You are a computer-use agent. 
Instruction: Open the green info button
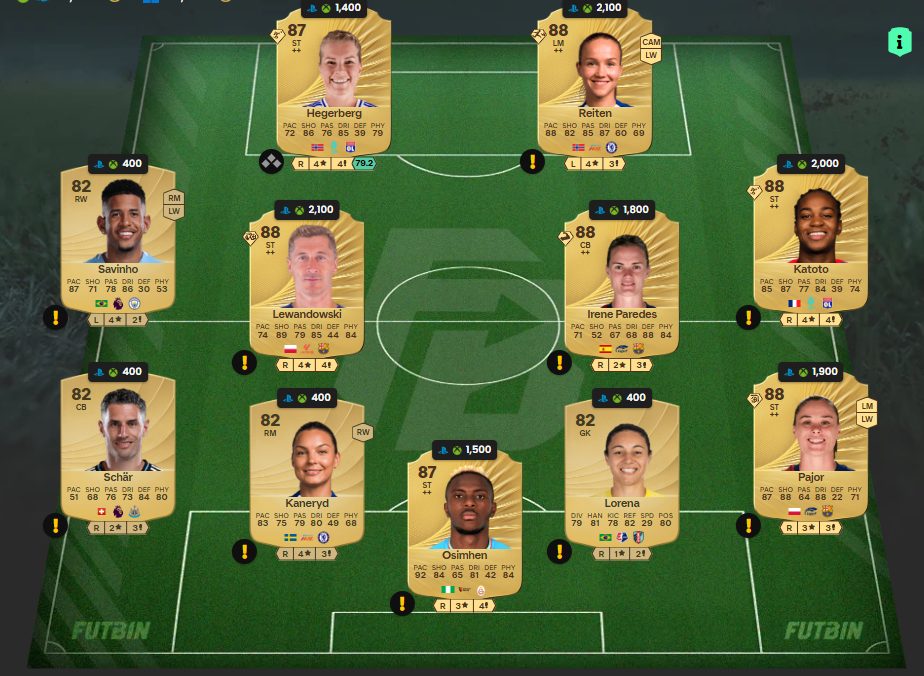click(x=898, y=41)
